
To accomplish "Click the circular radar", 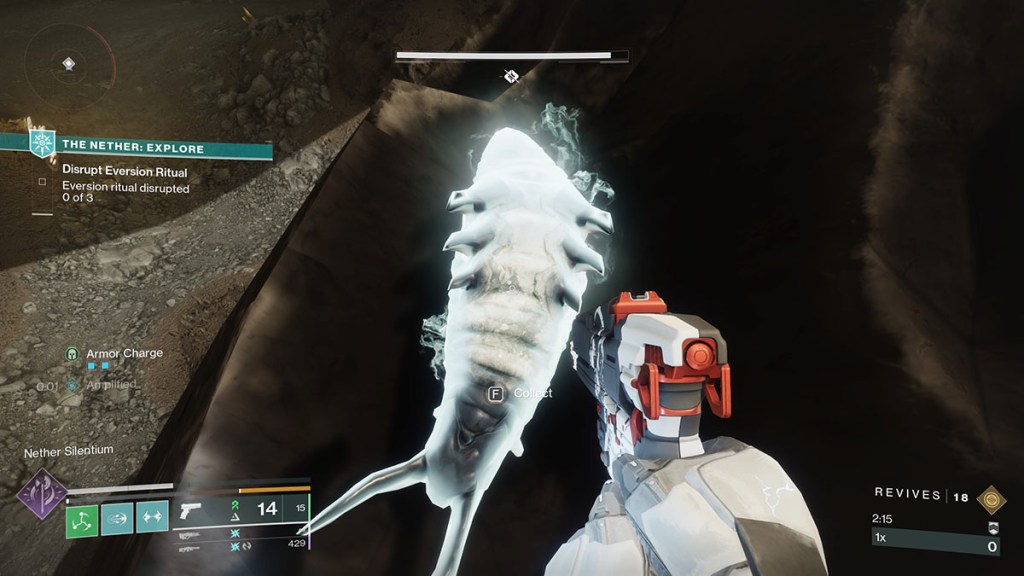I will 68,64.
